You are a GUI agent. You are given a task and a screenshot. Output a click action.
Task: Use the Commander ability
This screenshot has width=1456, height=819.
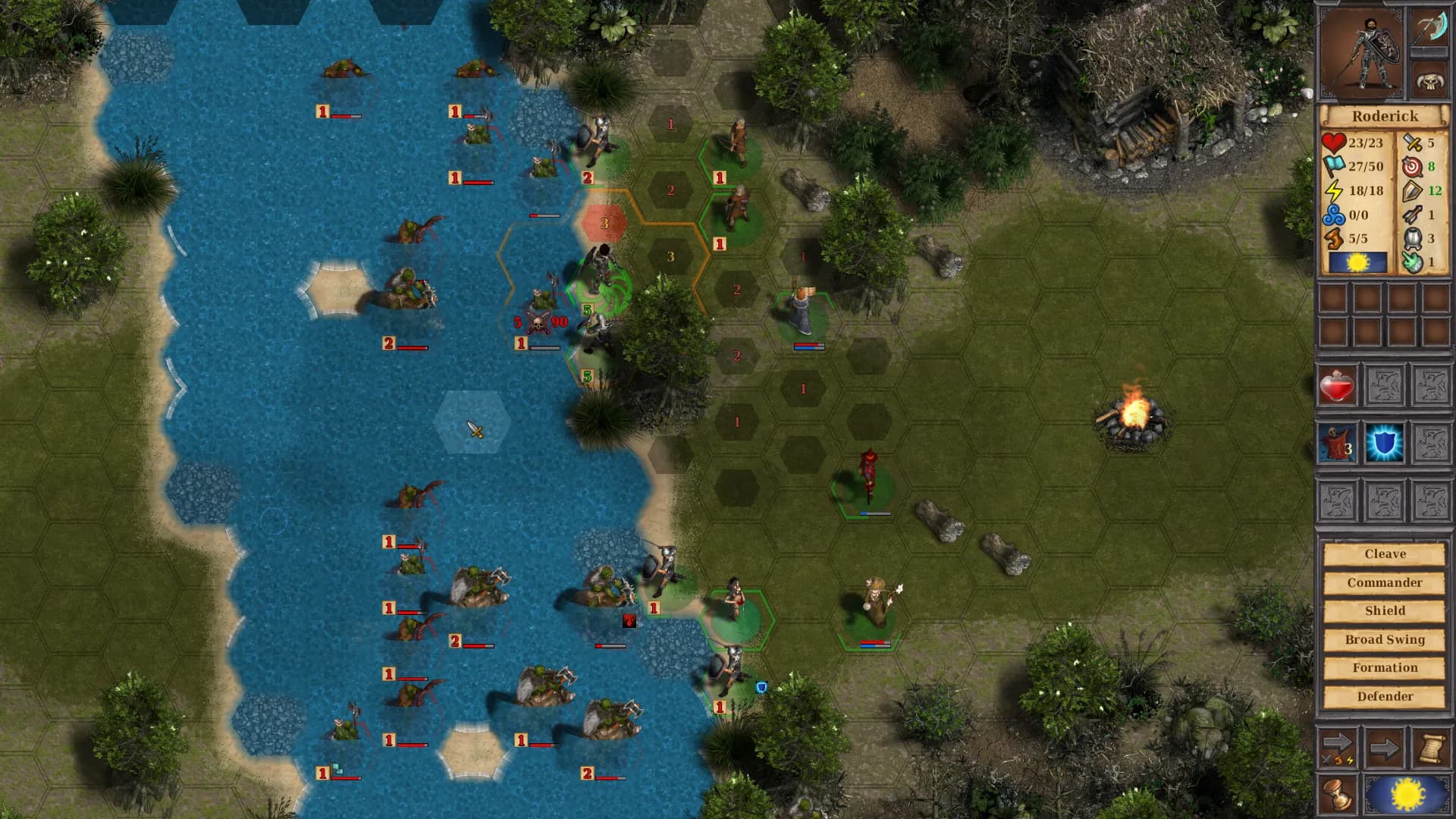pos(1385,582)
